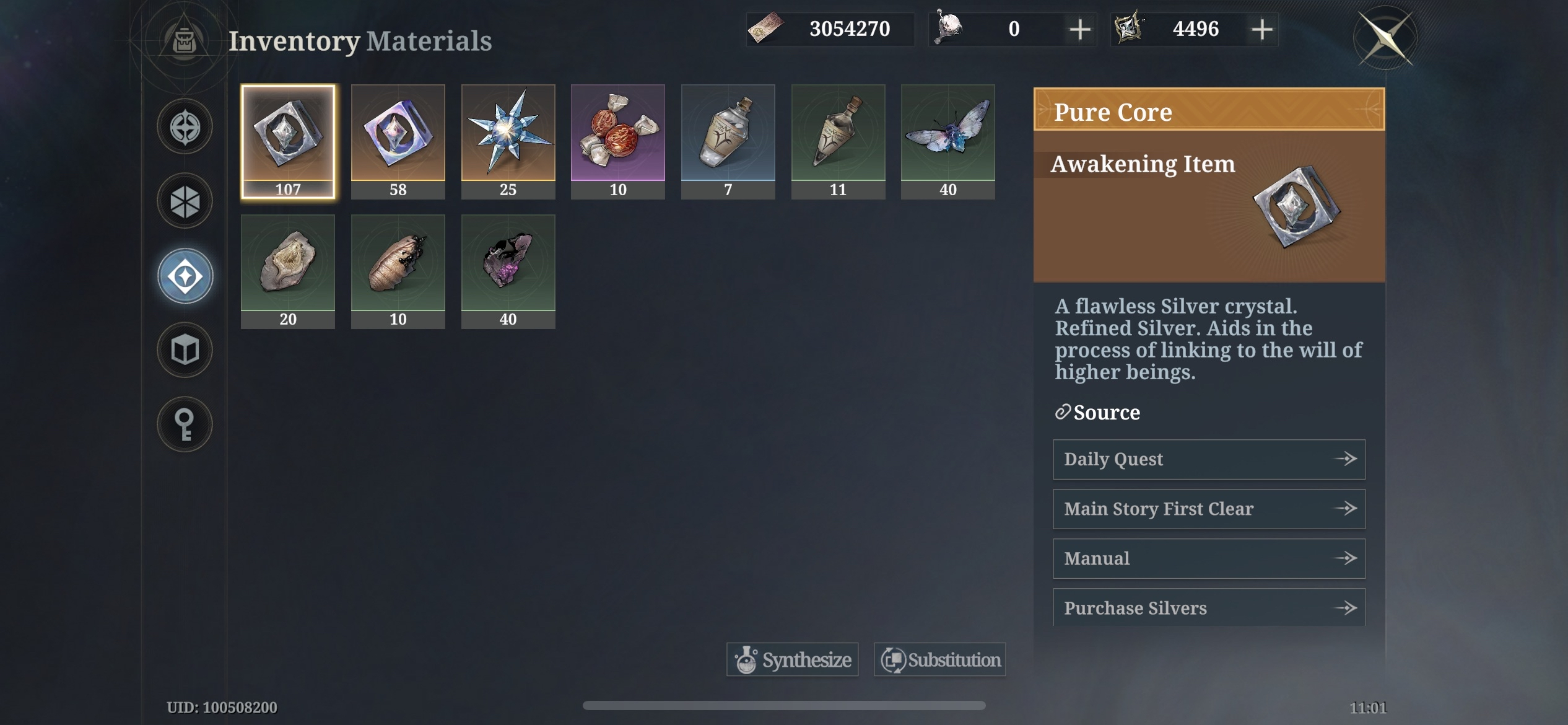Pick the brown cocoon material slot
Image resolution: width=1568 pixels, height=725 pixels.
[x=398, y=271]
